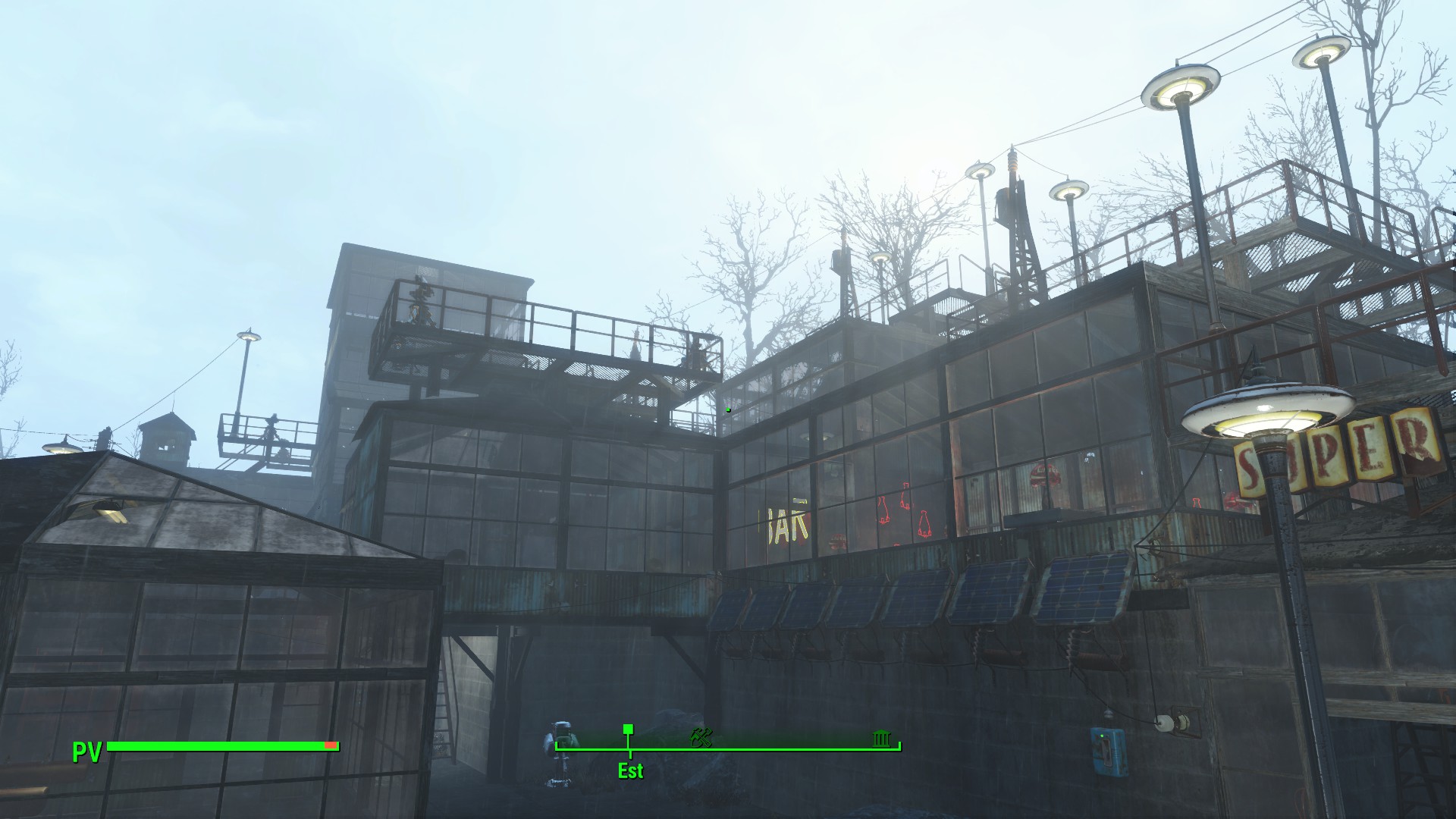The height and width of the screenshot is (819, 1456).
Task: Select the crossed hammers marker on the compass
Action: pos(701,736)
